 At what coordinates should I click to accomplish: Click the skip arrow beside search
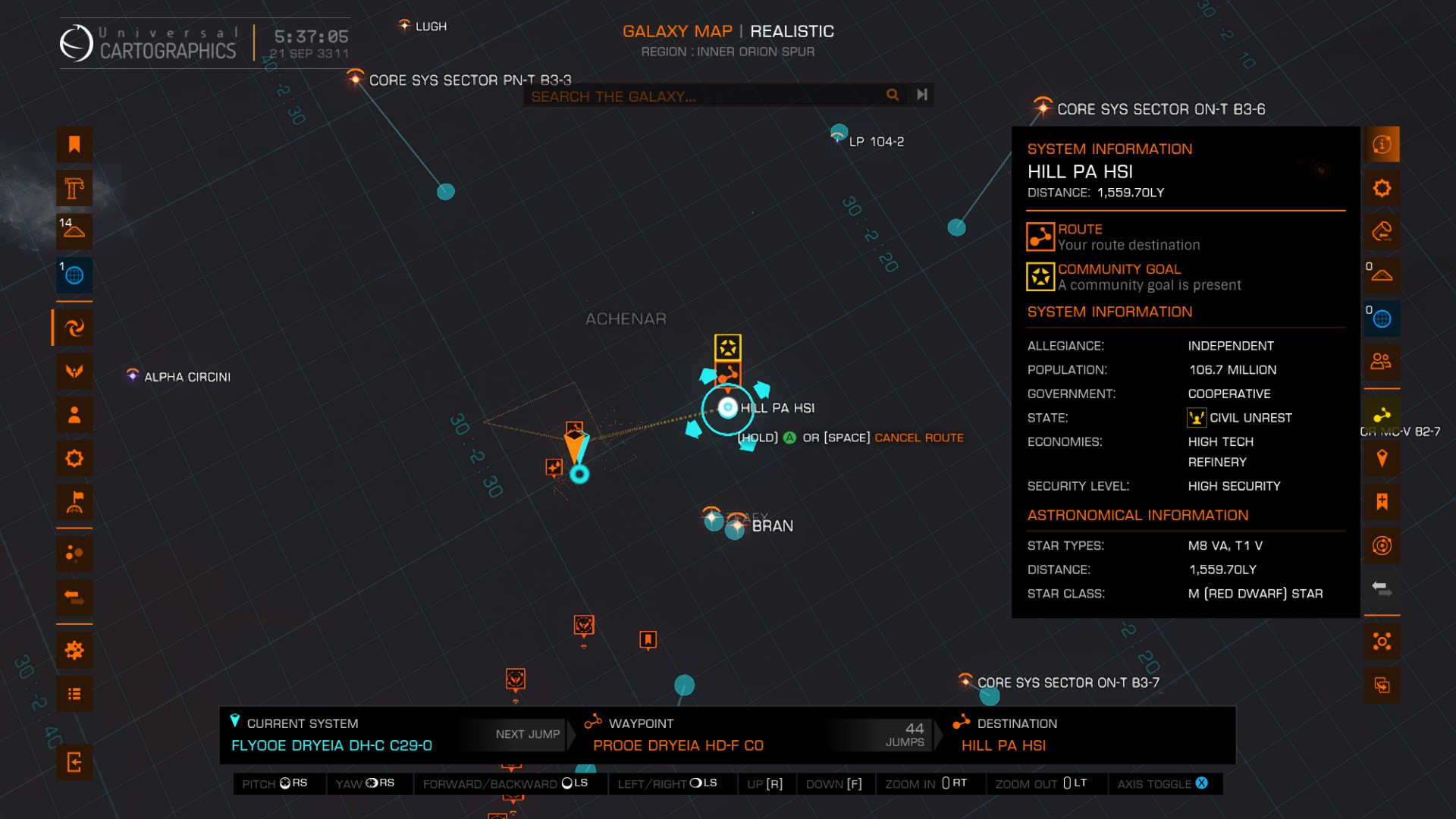pyautogui.click(x=922, y=95)
